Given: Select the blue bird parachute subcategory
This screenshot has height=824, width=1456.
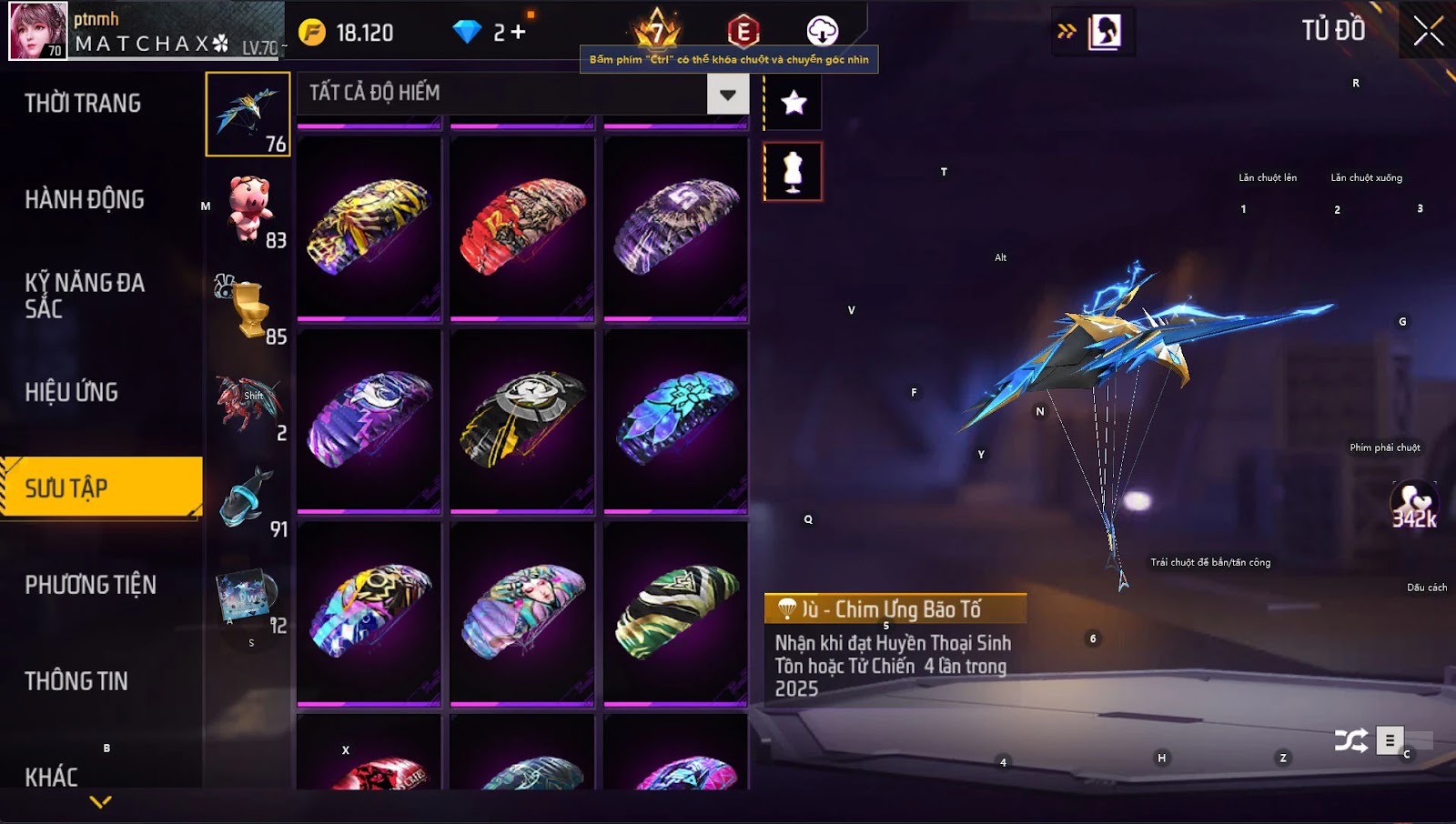Looking at the screenshot, I should [x=248, y=114].
